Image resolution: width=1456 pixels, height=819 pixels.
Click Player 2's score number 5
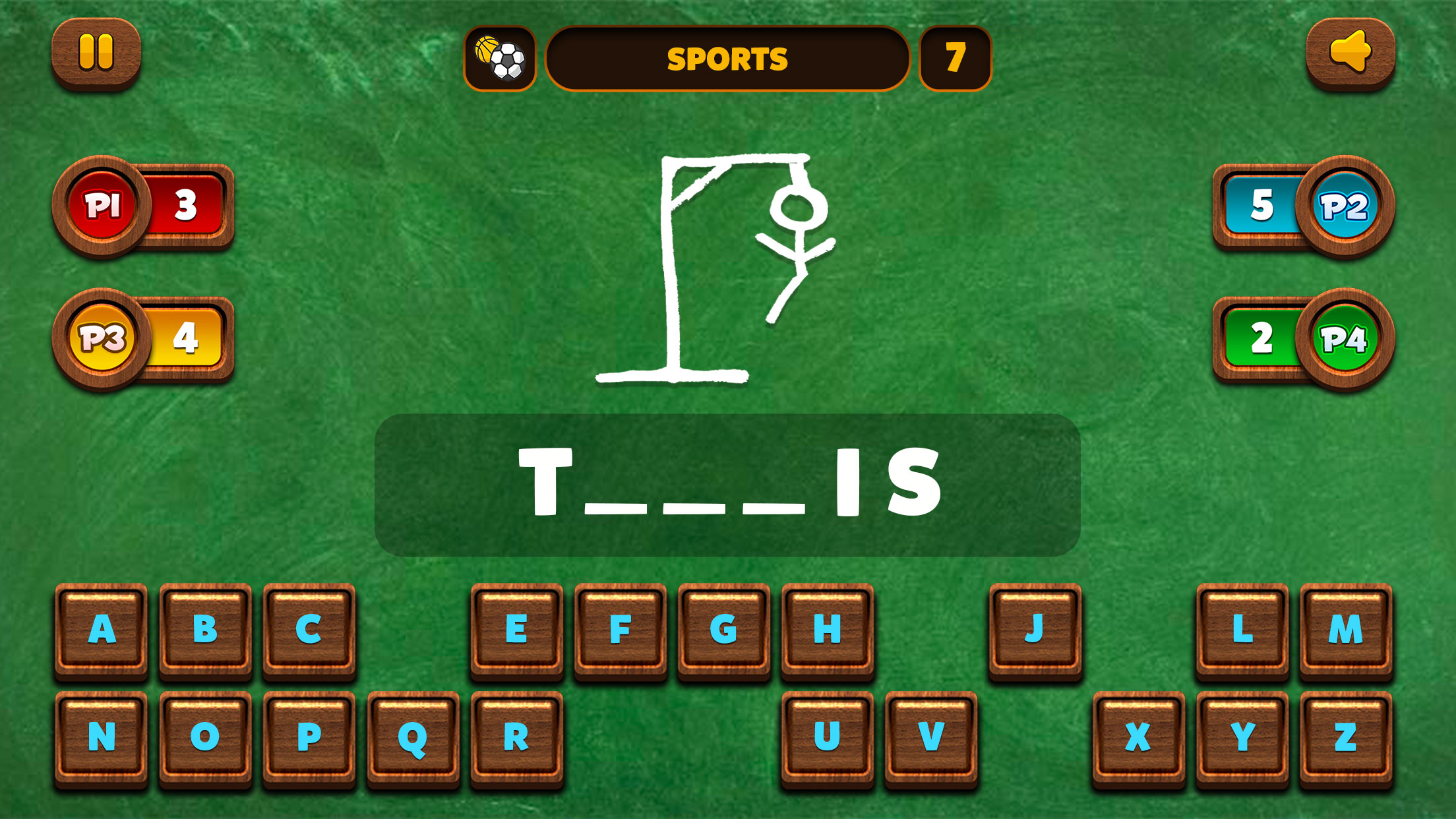1264,206
